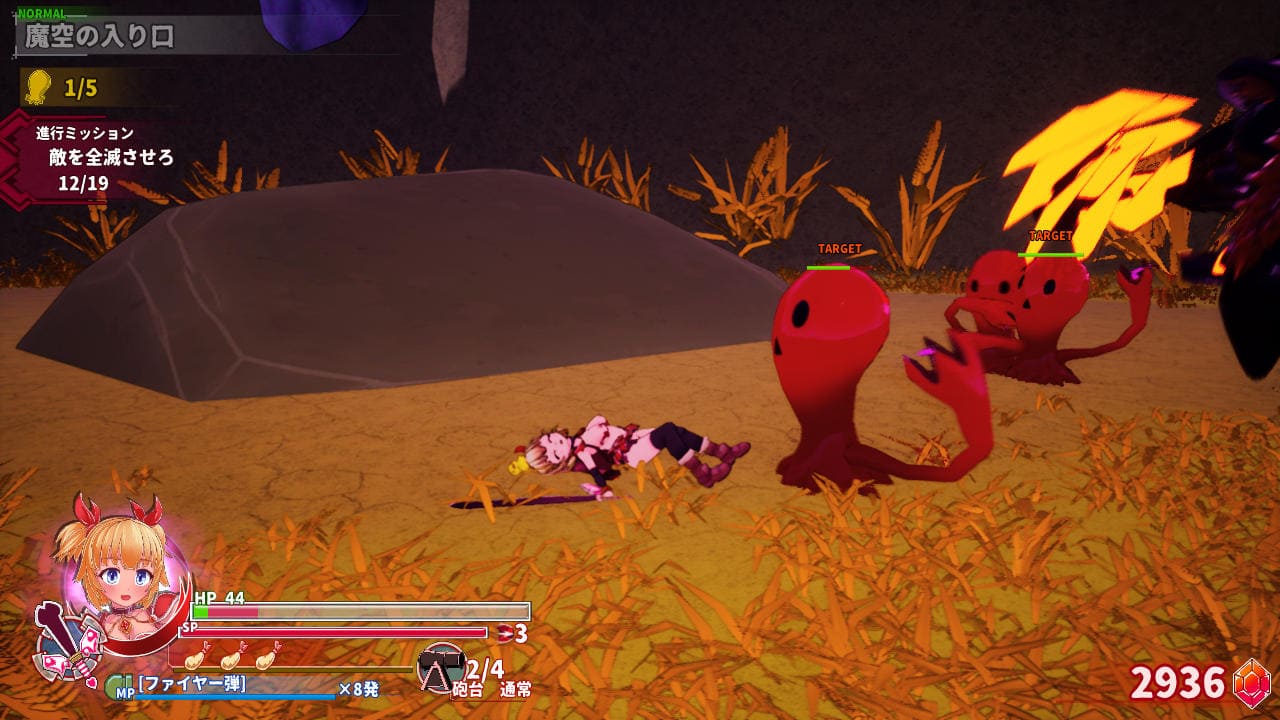1280x720 pixels.
Task: Click the turret (砲台) icon
Action: [x=441, y=665]
